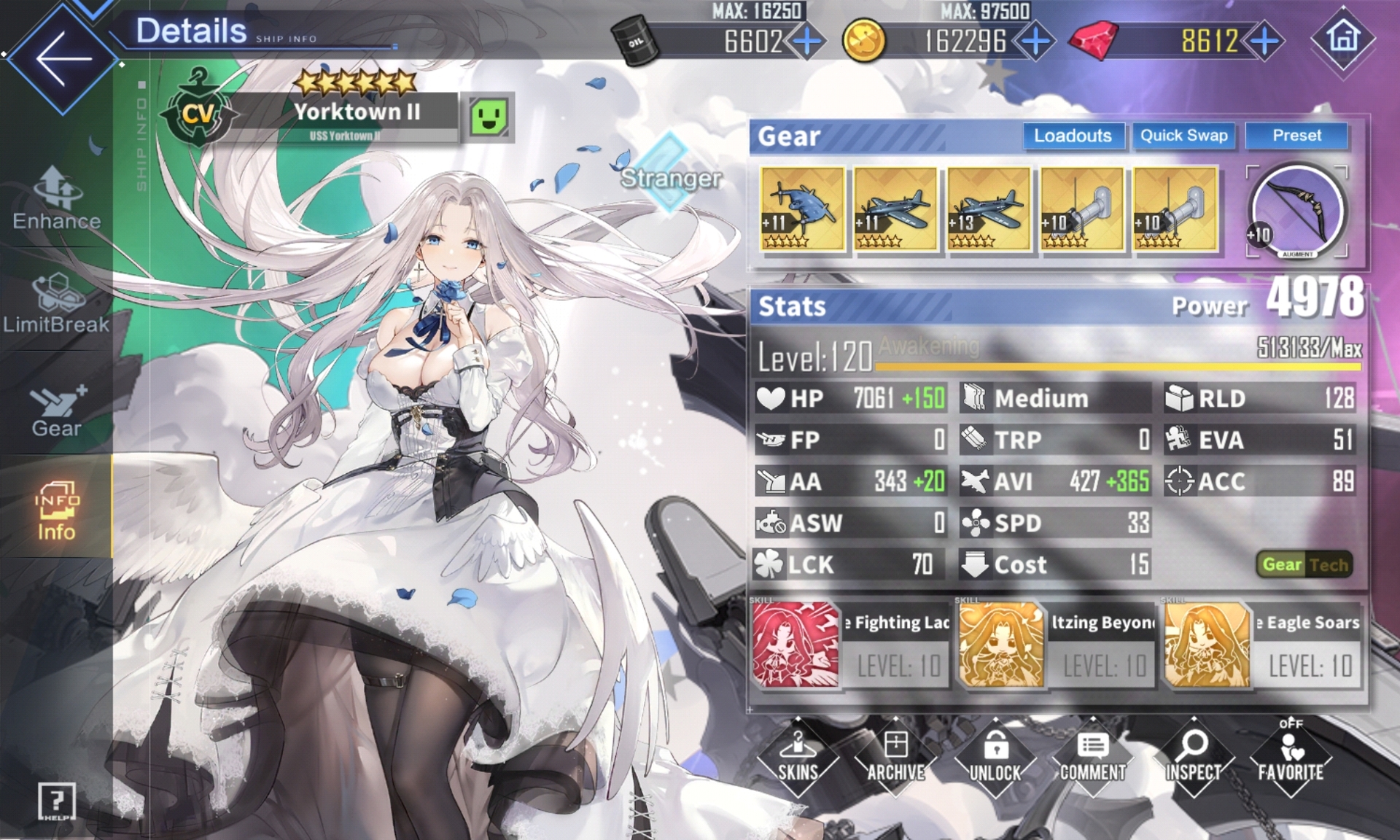Screen dimensions: 1400x840
Task: Switch to the LimitBreak tab
Action: click(56, 304)
